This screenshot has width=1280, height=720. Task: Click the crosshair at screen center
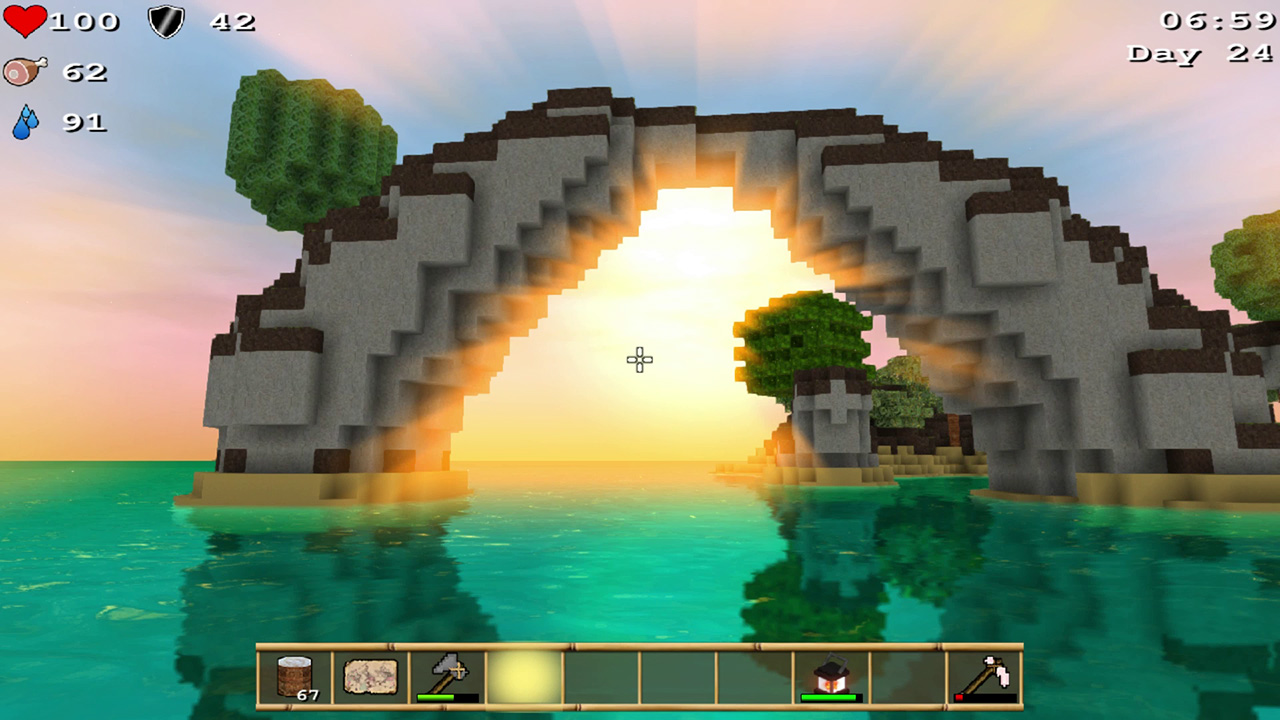(639, 360)
